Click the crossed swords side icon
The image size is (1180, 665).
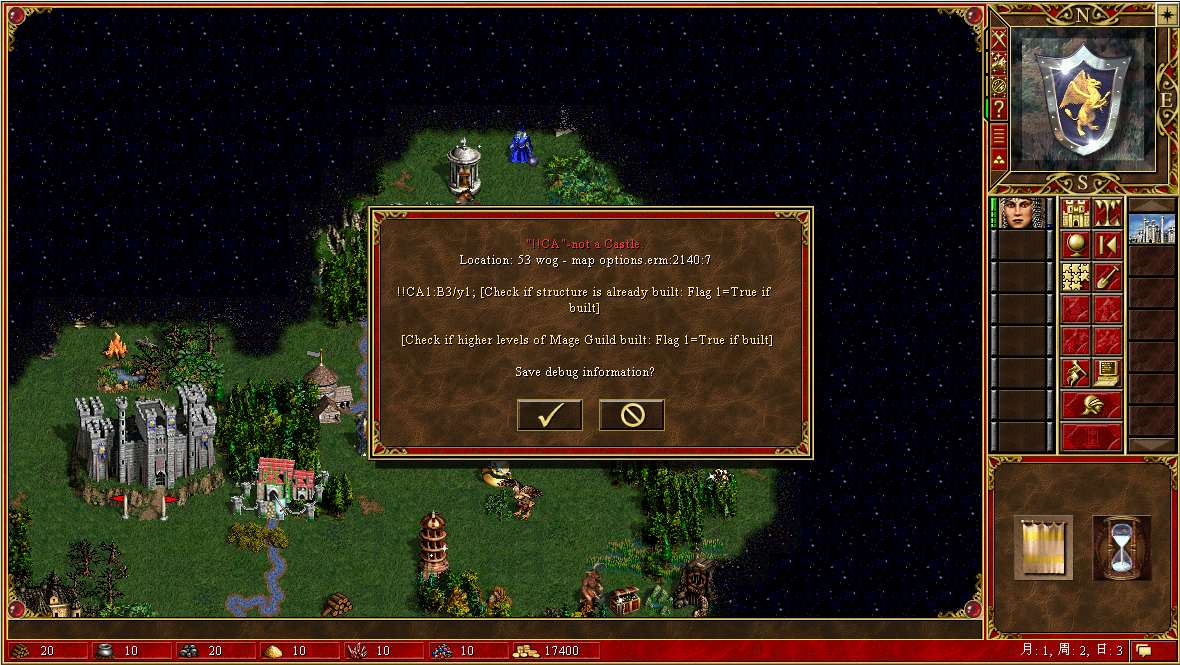[998, 40]
